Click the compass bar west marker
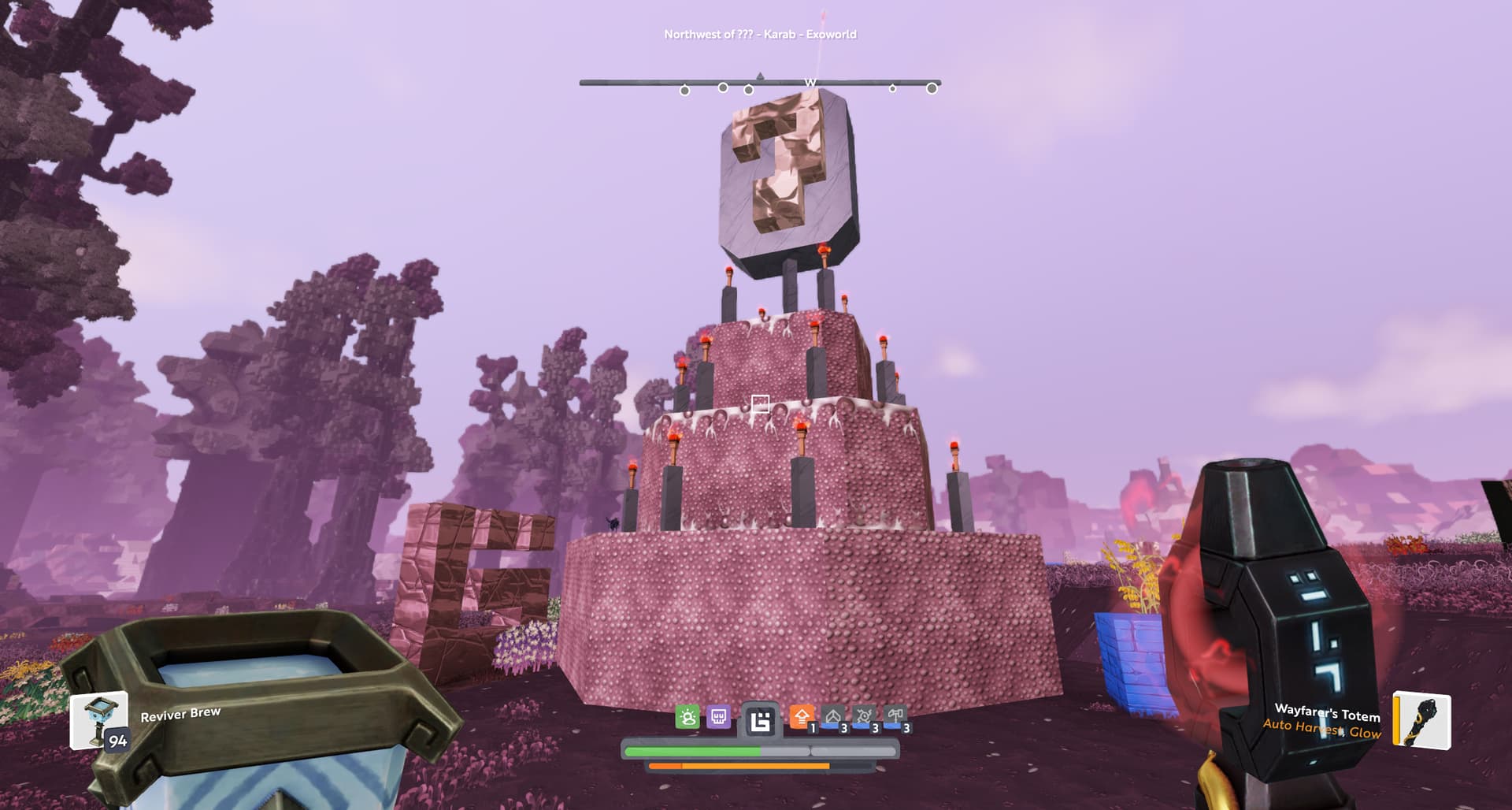Viewport: 1512px width, 810px height. coord(810,83)
